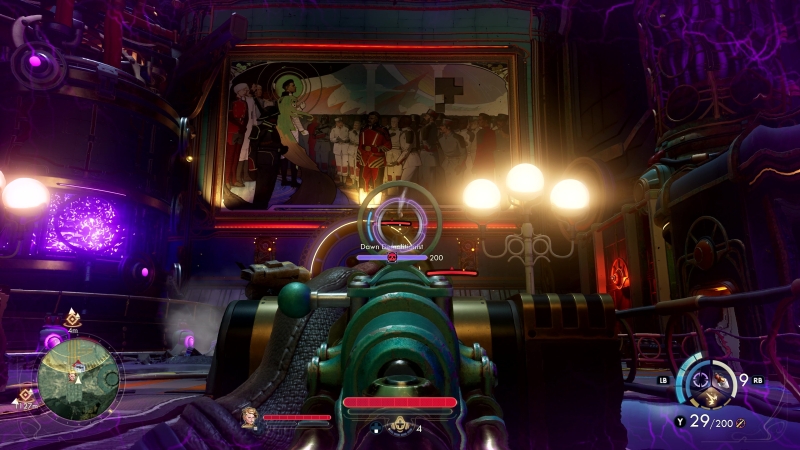The width and height of the screenshot is (800, 450).
Task: Open the circular minimap
Action: pyautogui.click(x=79, y=377)
